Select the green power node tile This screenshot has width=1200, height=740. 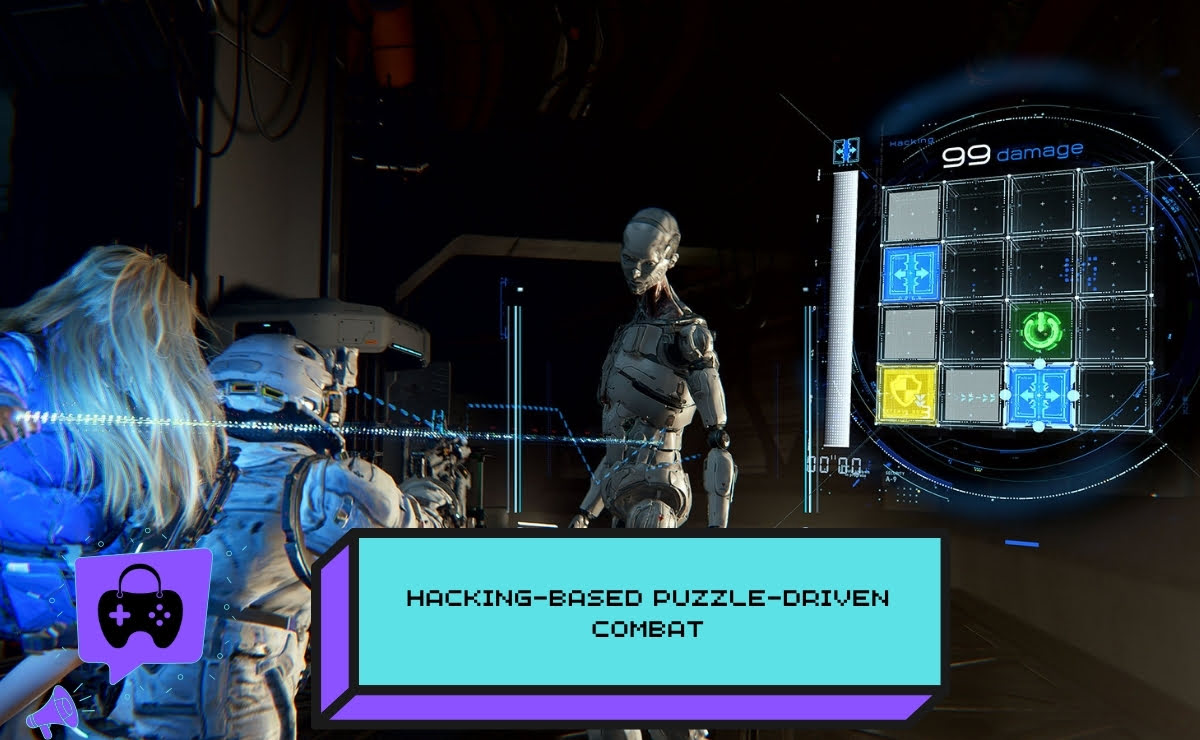coord(1040,327)
